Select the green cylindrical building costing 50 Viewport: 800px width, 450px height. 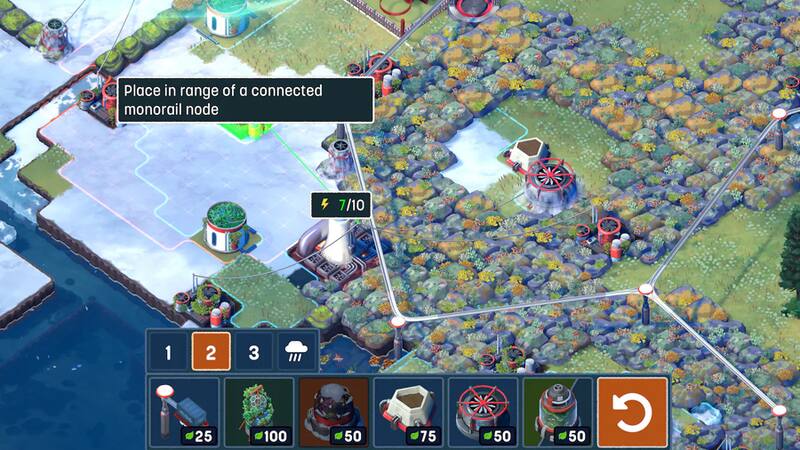(557, 411)
